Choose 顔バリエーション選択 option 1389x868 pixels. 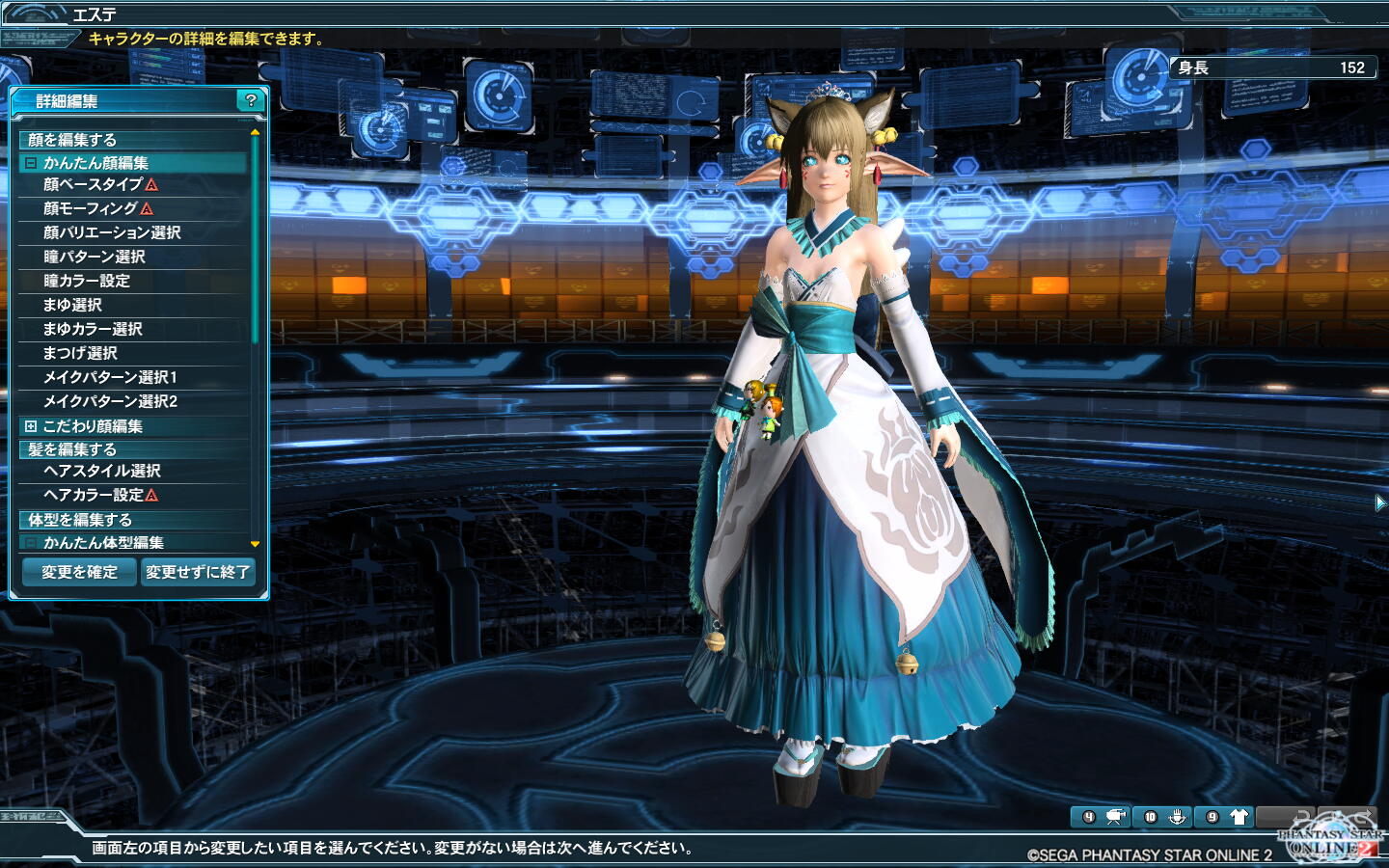click(112, 232)
